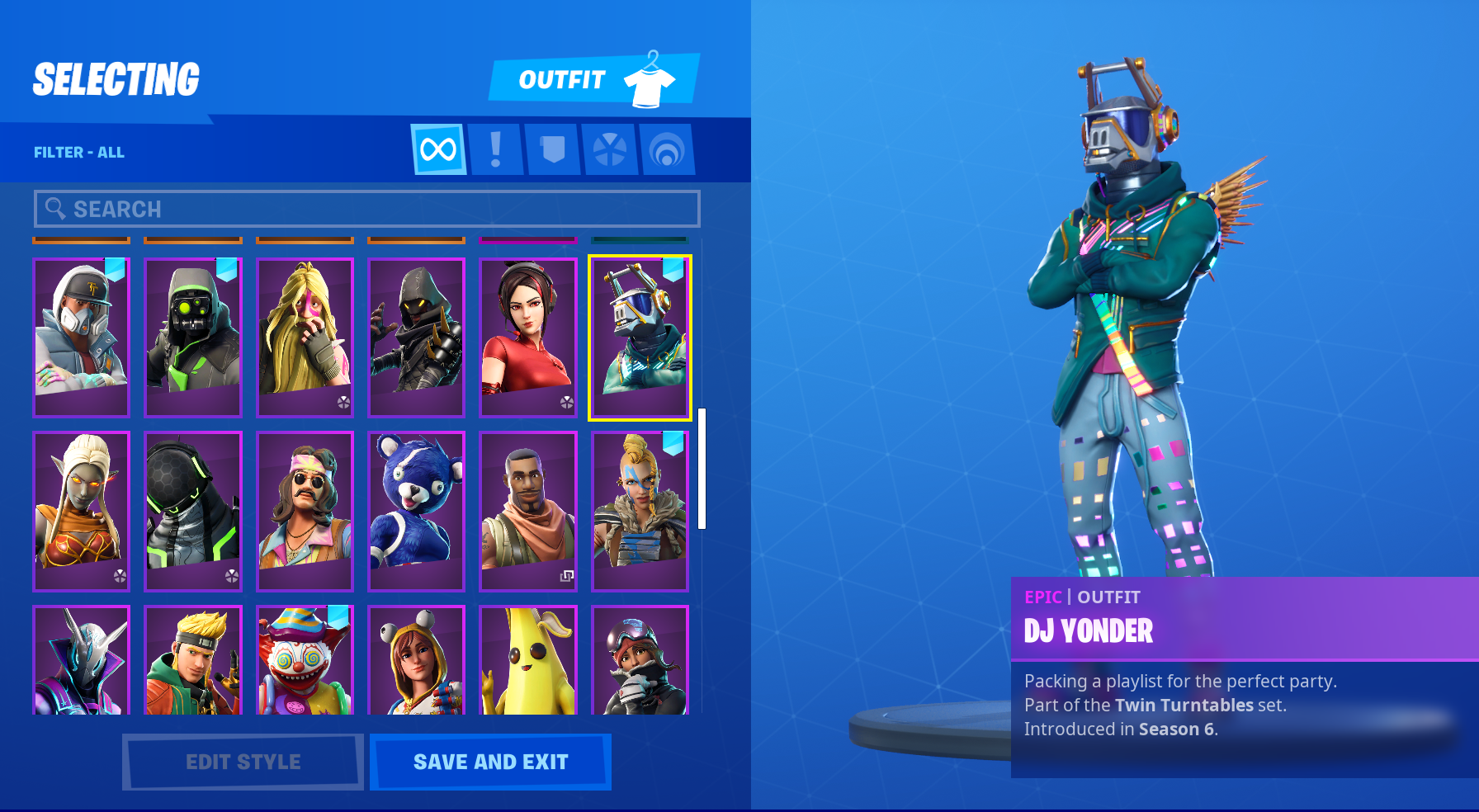1479x812 pixels.
Task: Pick the long blonde hair hippie outfit
Action: click(305, 338)
